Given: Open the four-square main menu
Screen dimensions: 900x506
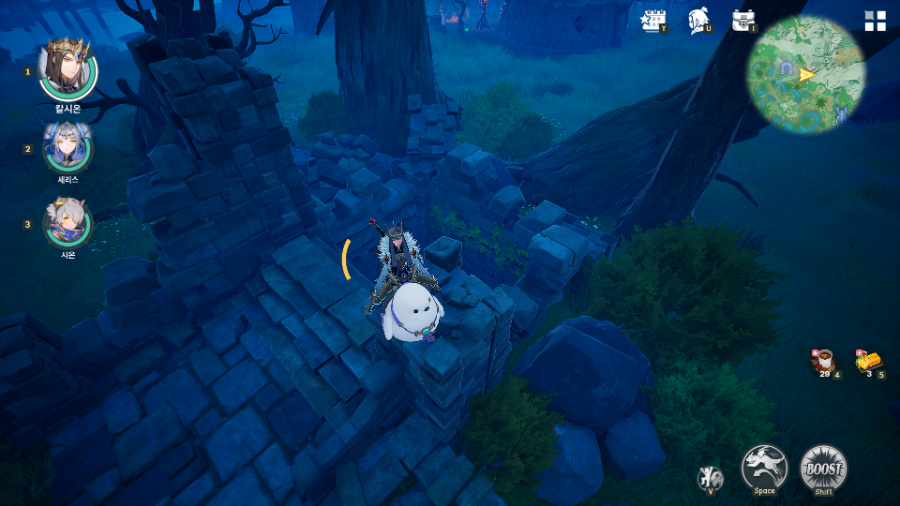Looking at the screenshot, I should [x=875, y=22].
